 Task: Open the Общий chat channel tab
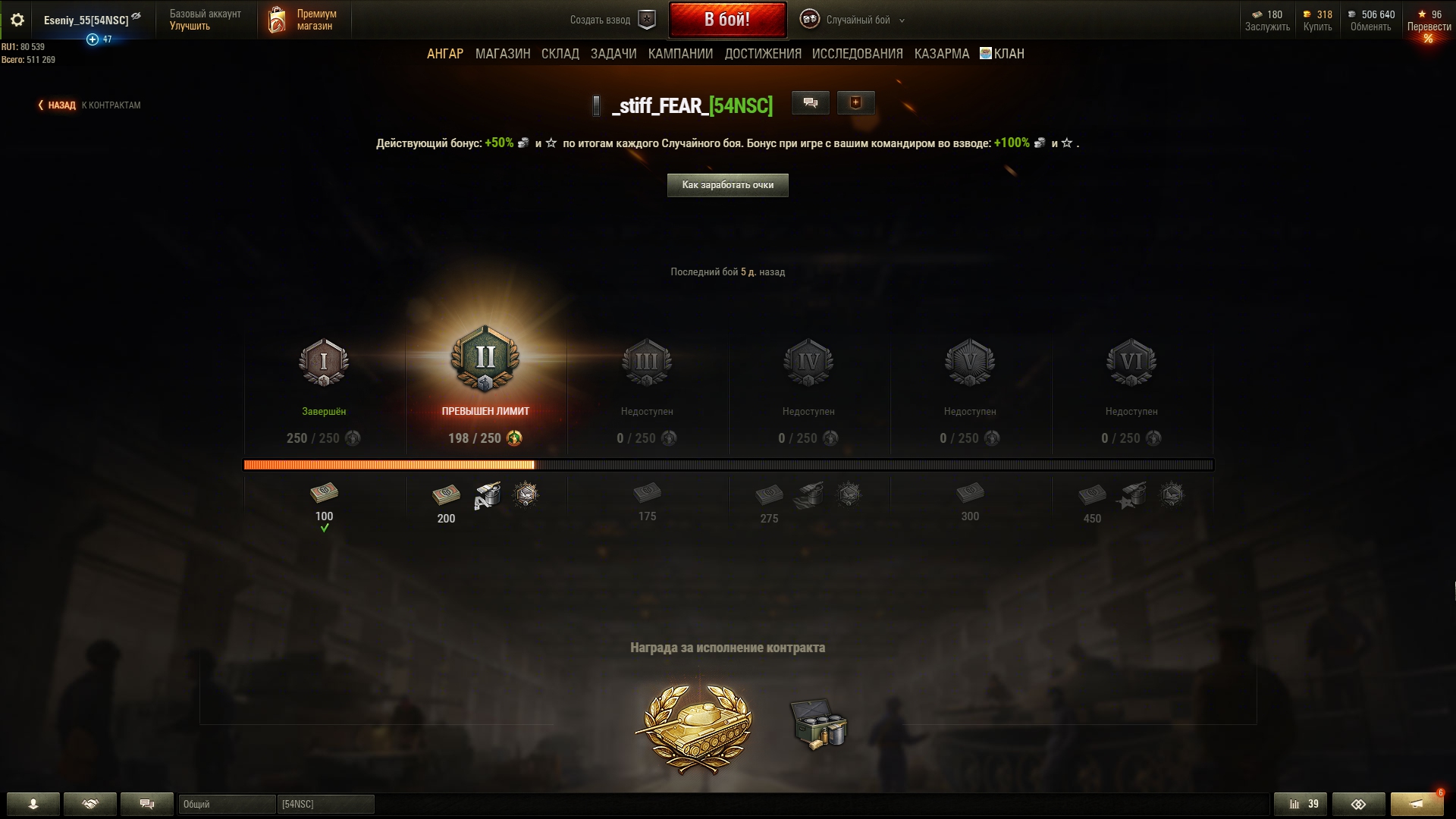pos(226,804)
